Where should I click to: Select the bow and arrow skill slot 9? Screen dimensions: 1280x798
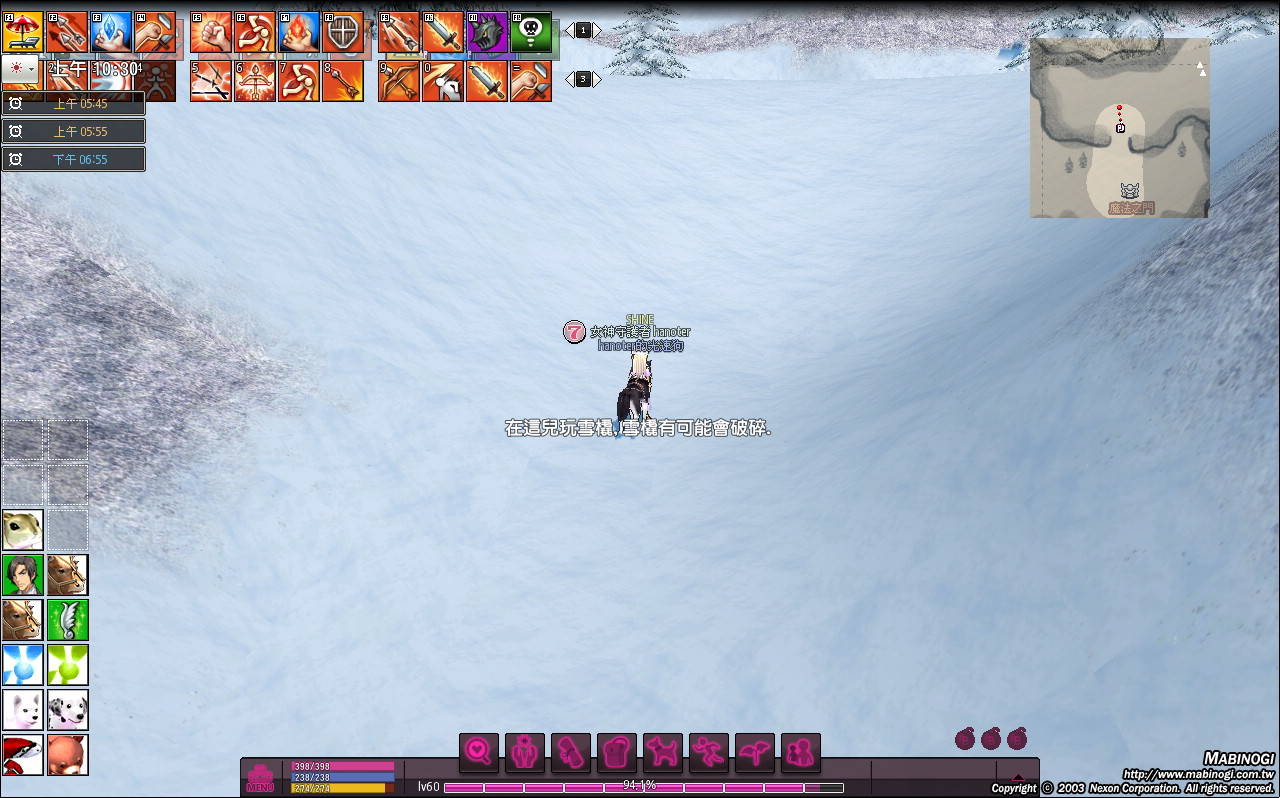click(x=399, y=81)
